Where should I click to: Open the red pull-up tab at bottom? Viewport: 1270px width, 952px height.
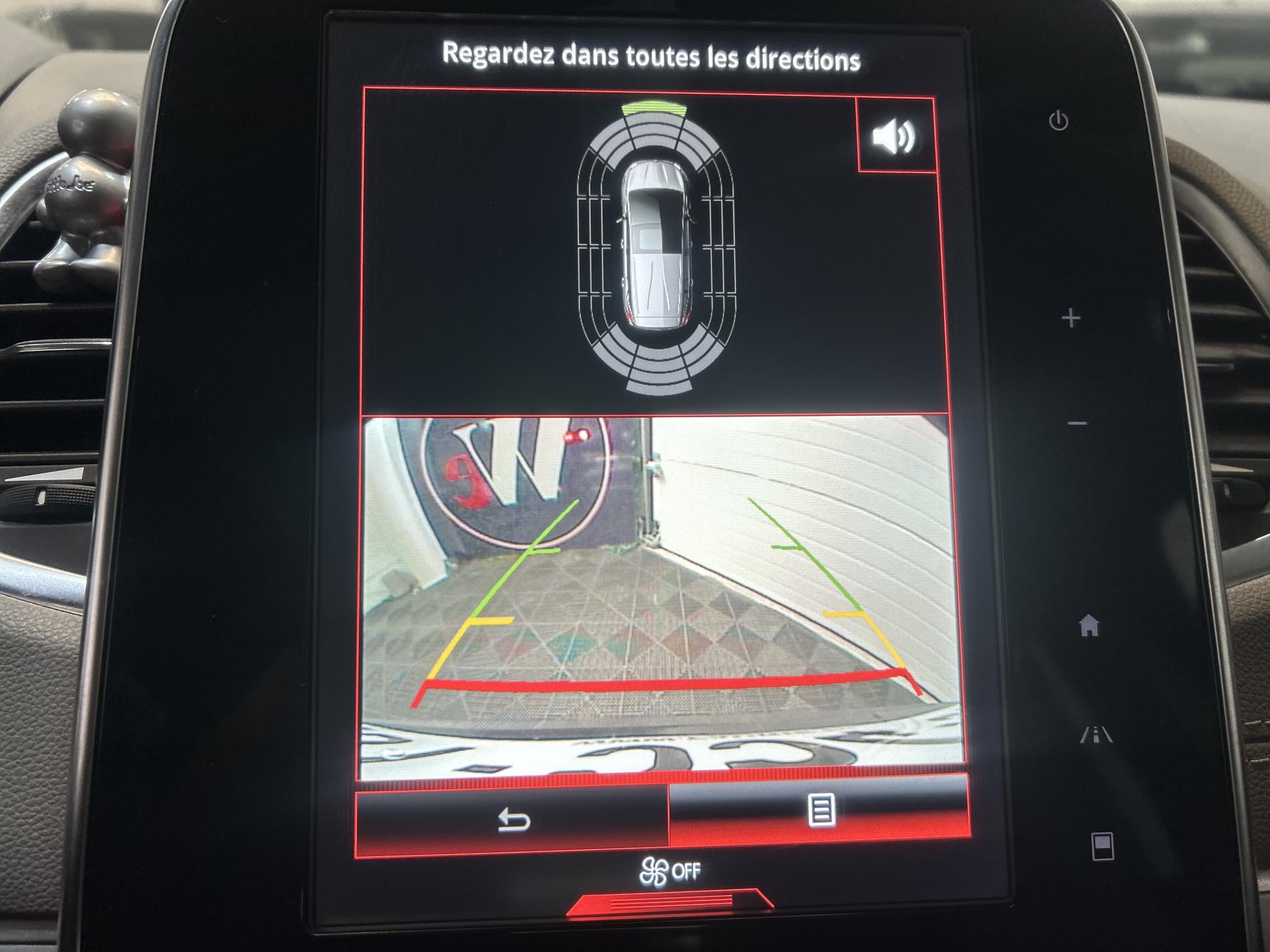[x=669, y=902]
